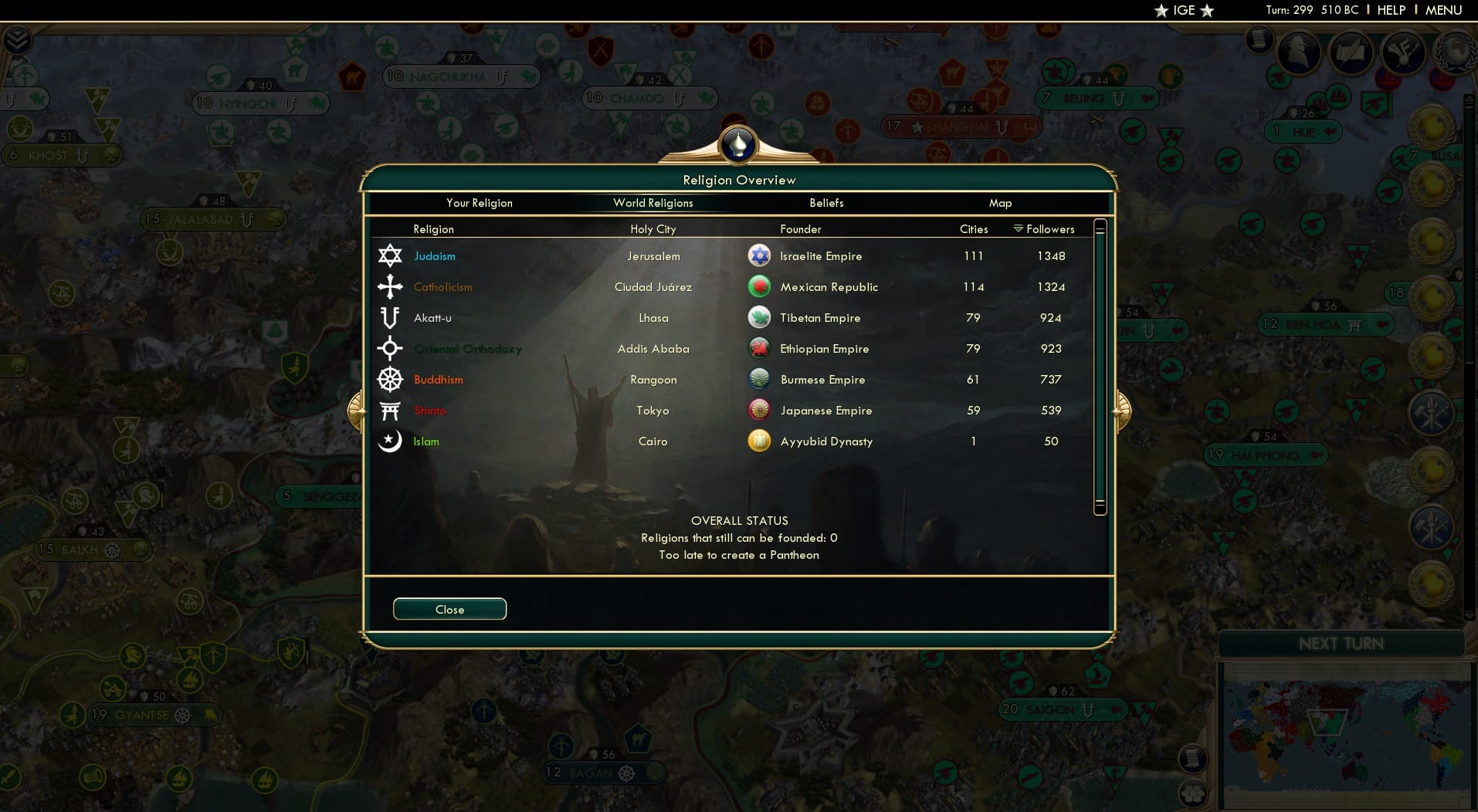Open the Espionage overview icon
The width and height of the screenshot is (1478, 812).
tap(1298, 52)
